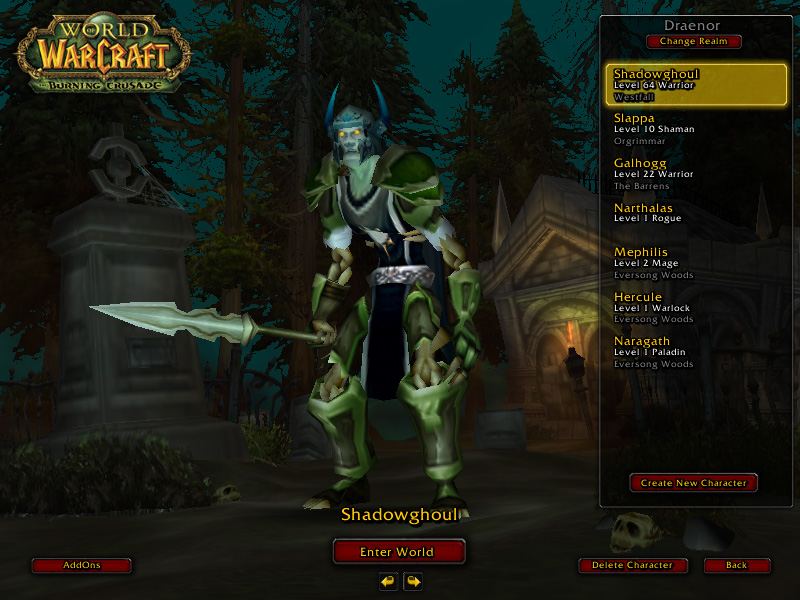Click the Delete Character button
Viewport: 800px width, 600px height.
[x=635, y=565]
